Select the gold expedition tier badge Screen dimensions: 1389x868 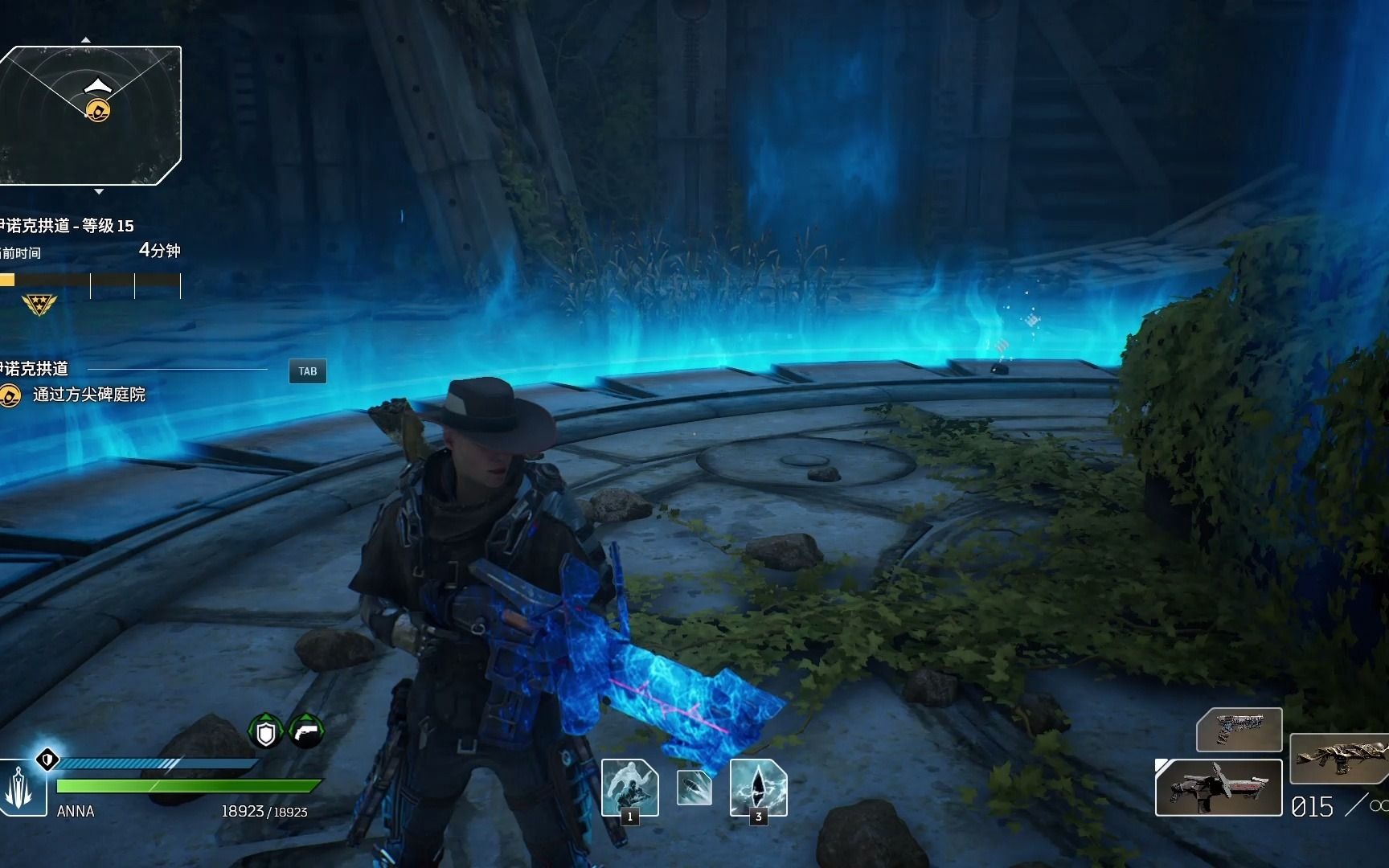39,305
